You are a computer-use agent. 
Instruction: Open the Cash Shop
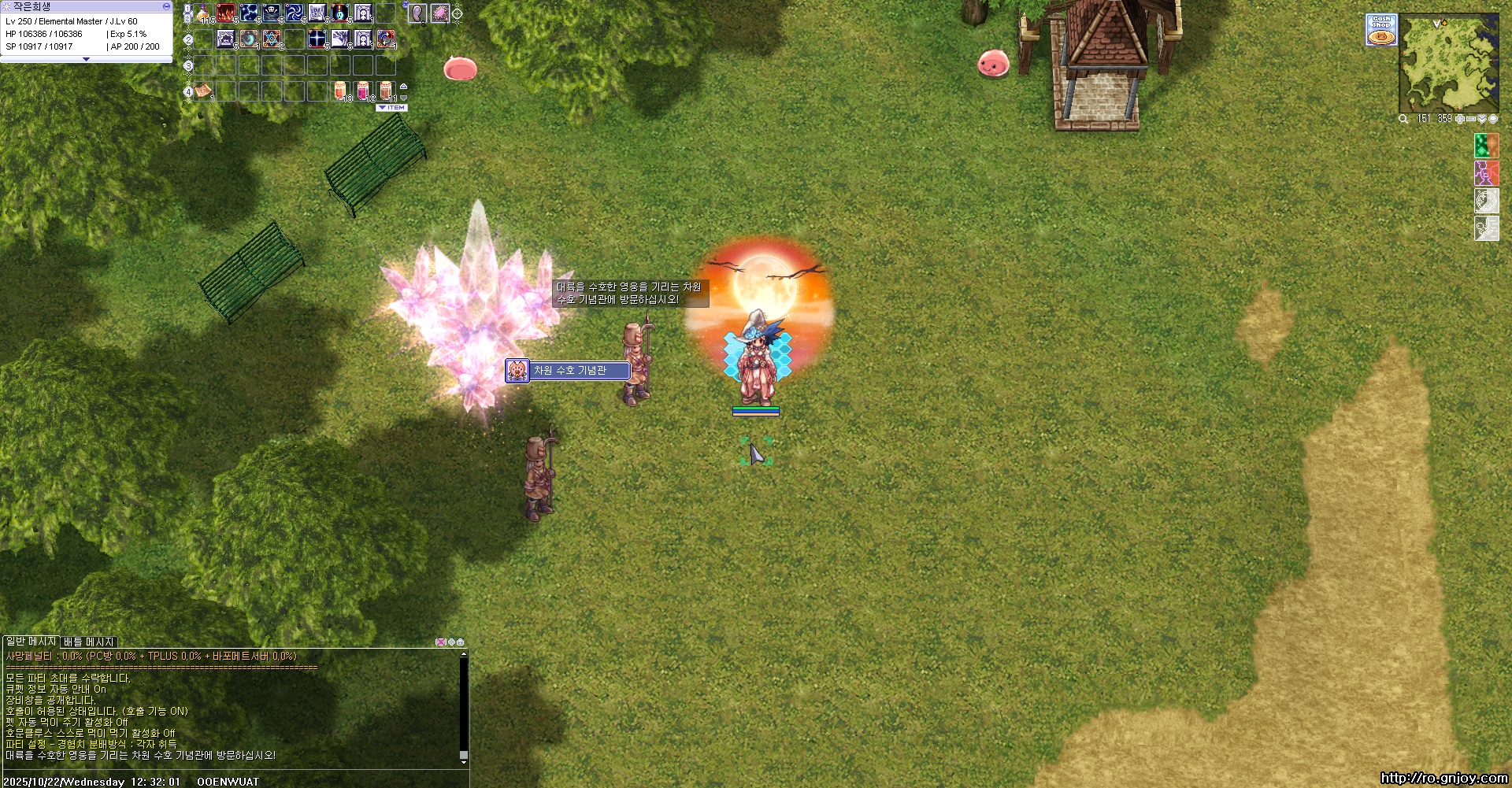(1380, 30)
